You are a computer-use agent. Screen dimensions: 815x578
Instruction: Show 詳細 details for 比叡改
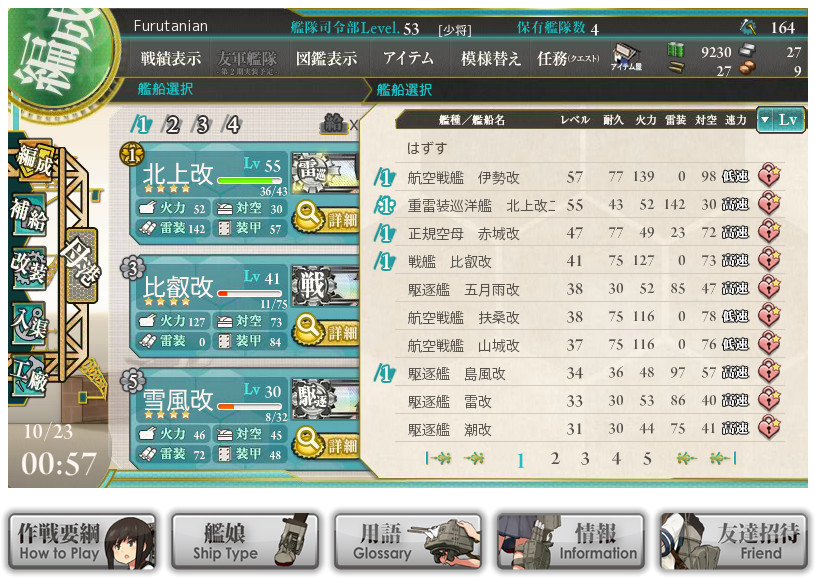point(326,329)
